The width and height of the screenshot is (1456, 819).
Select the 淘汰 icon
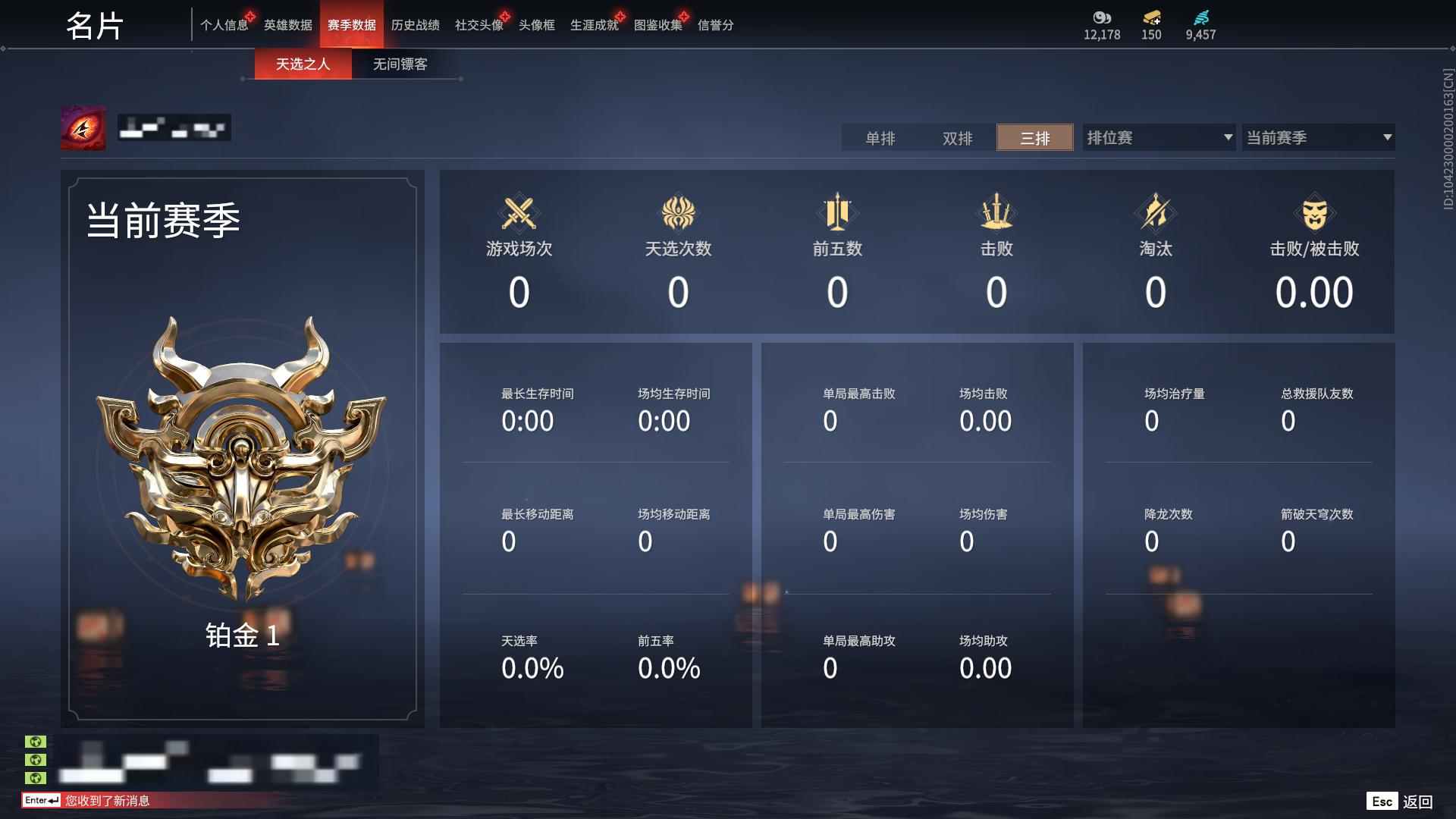tap(1155, 213)
